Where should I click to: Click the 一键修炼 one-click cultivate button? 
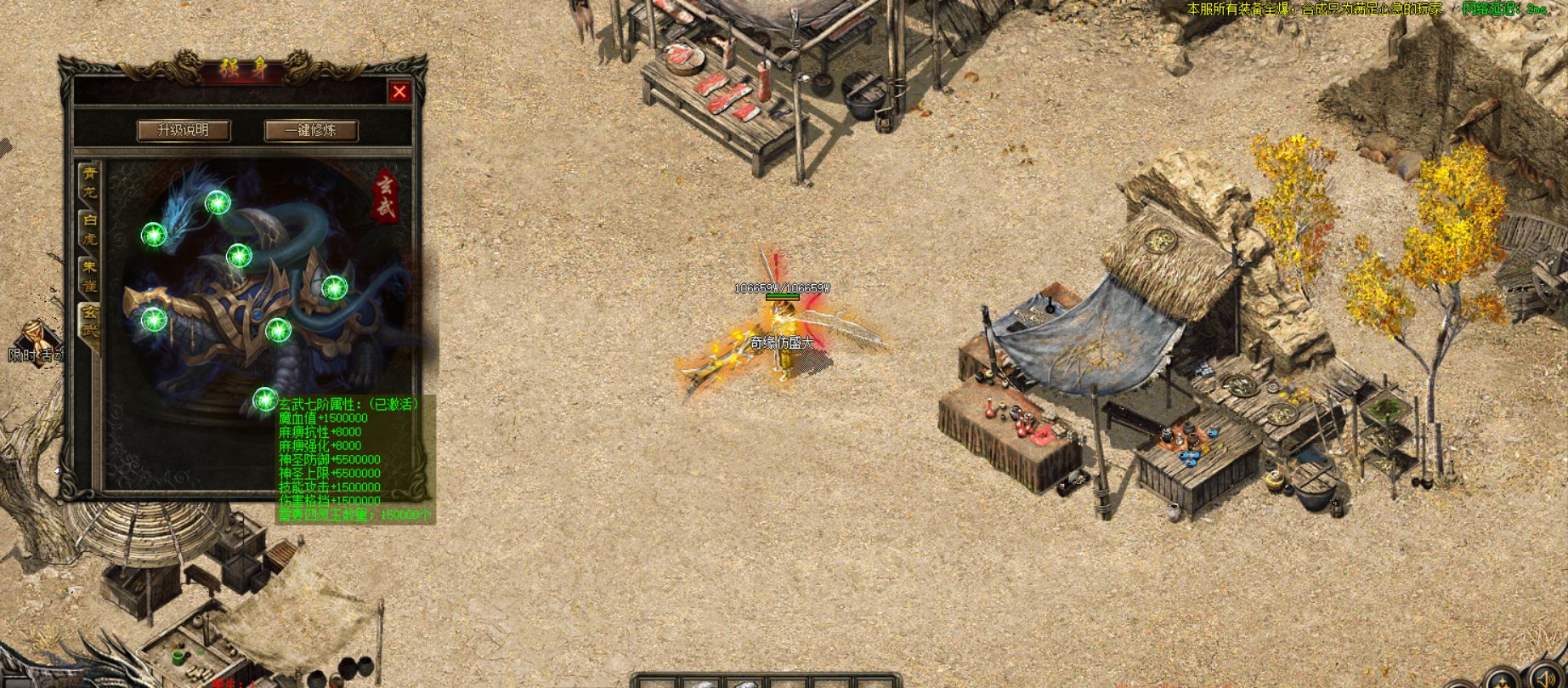(311, 130)
